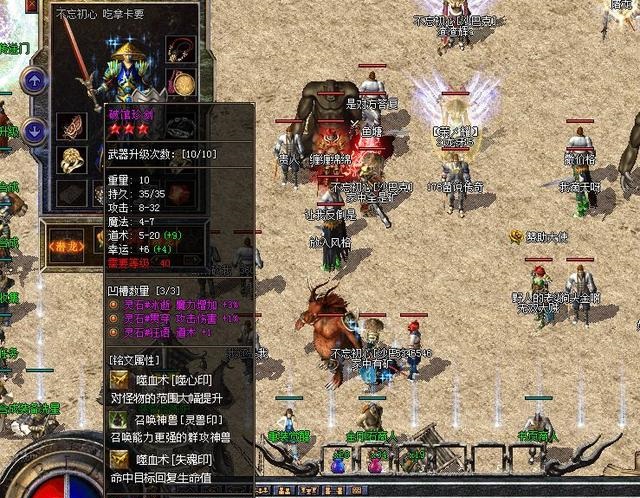Select the gold medal equipment slot

(x=181, y=82)
